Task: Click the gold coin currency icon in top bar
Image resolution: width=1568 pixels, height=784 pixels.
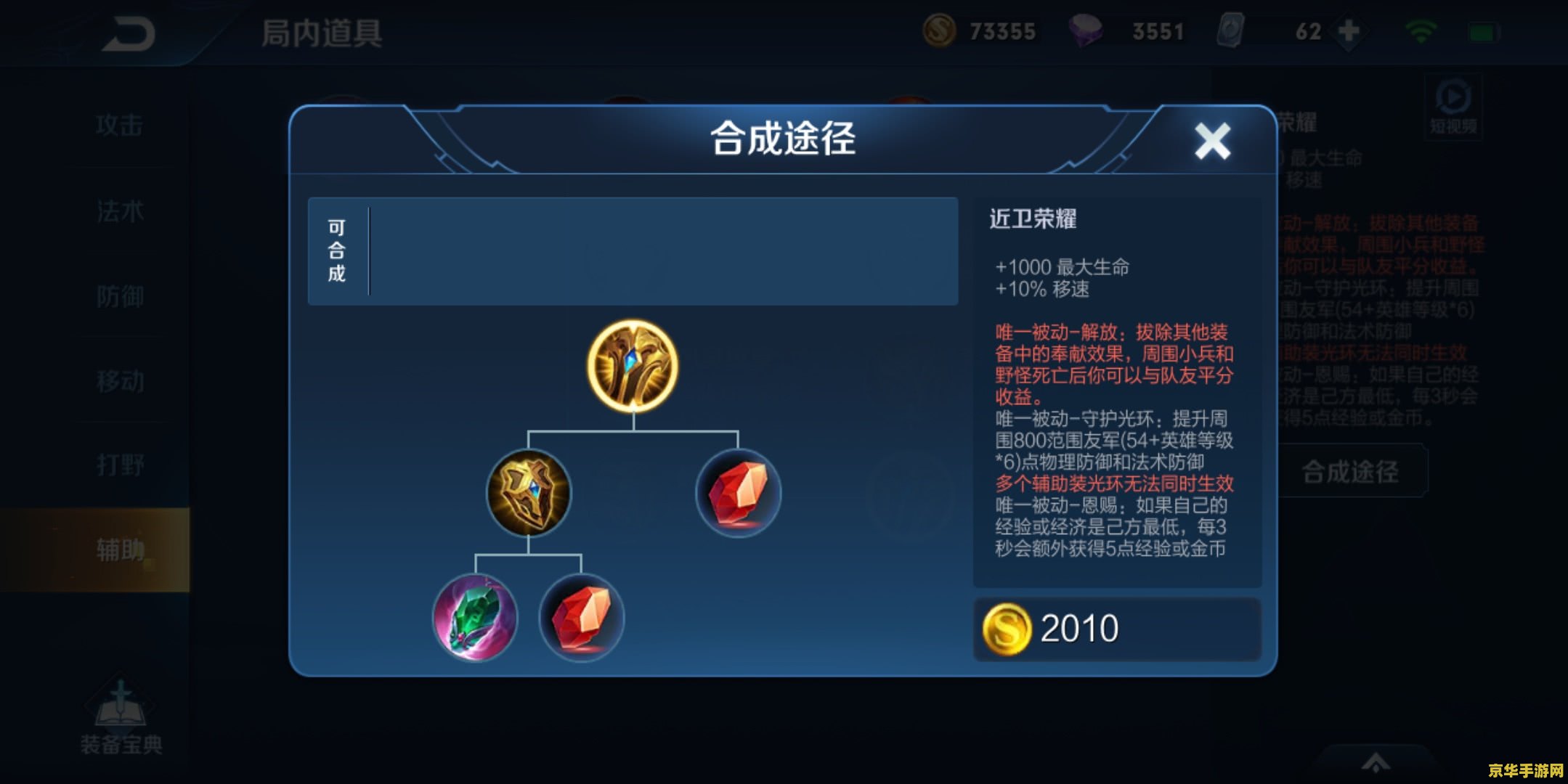Action: (941, 30)
